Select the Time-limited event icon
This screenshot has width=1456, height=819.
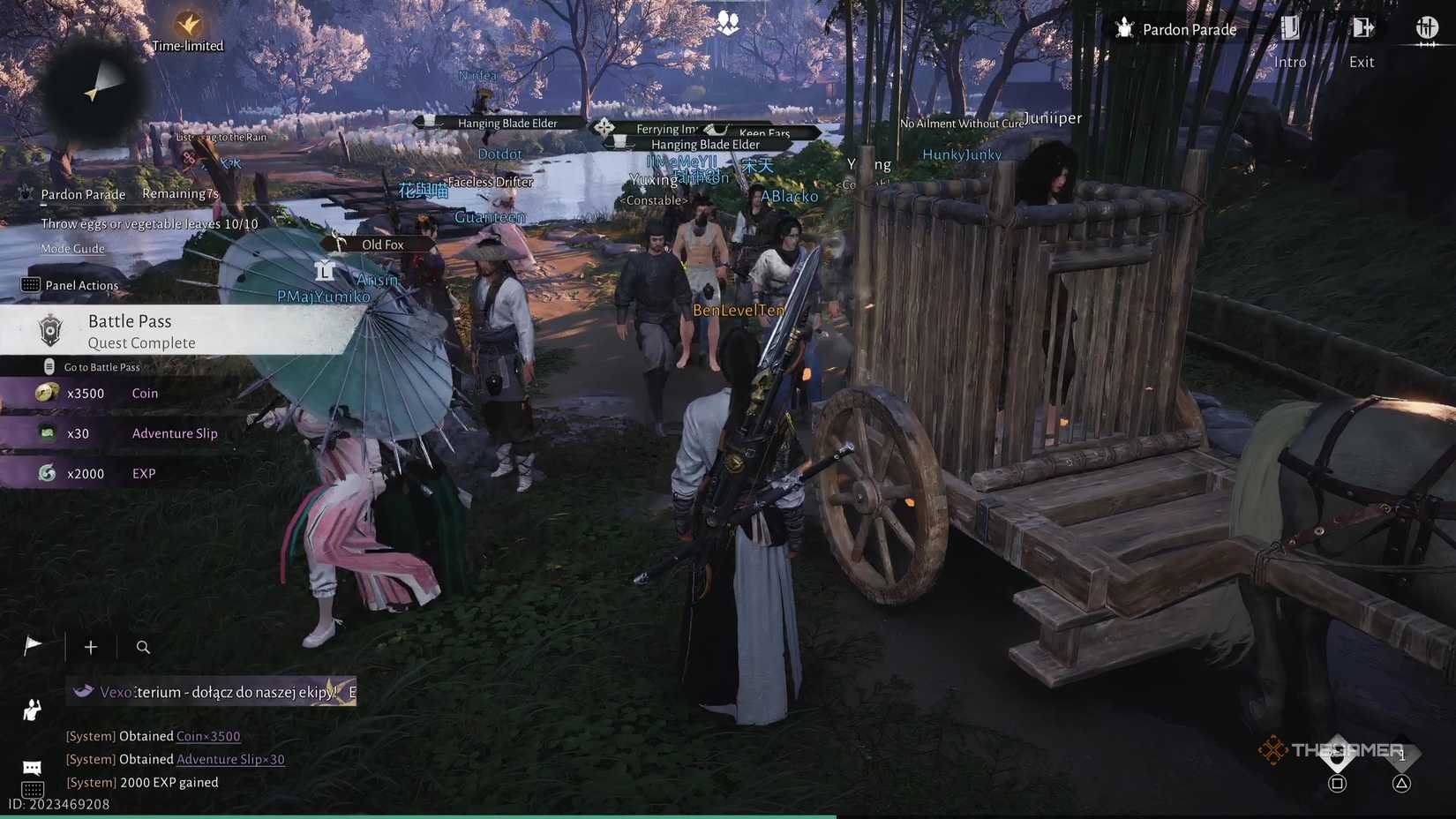click(186, 24)
